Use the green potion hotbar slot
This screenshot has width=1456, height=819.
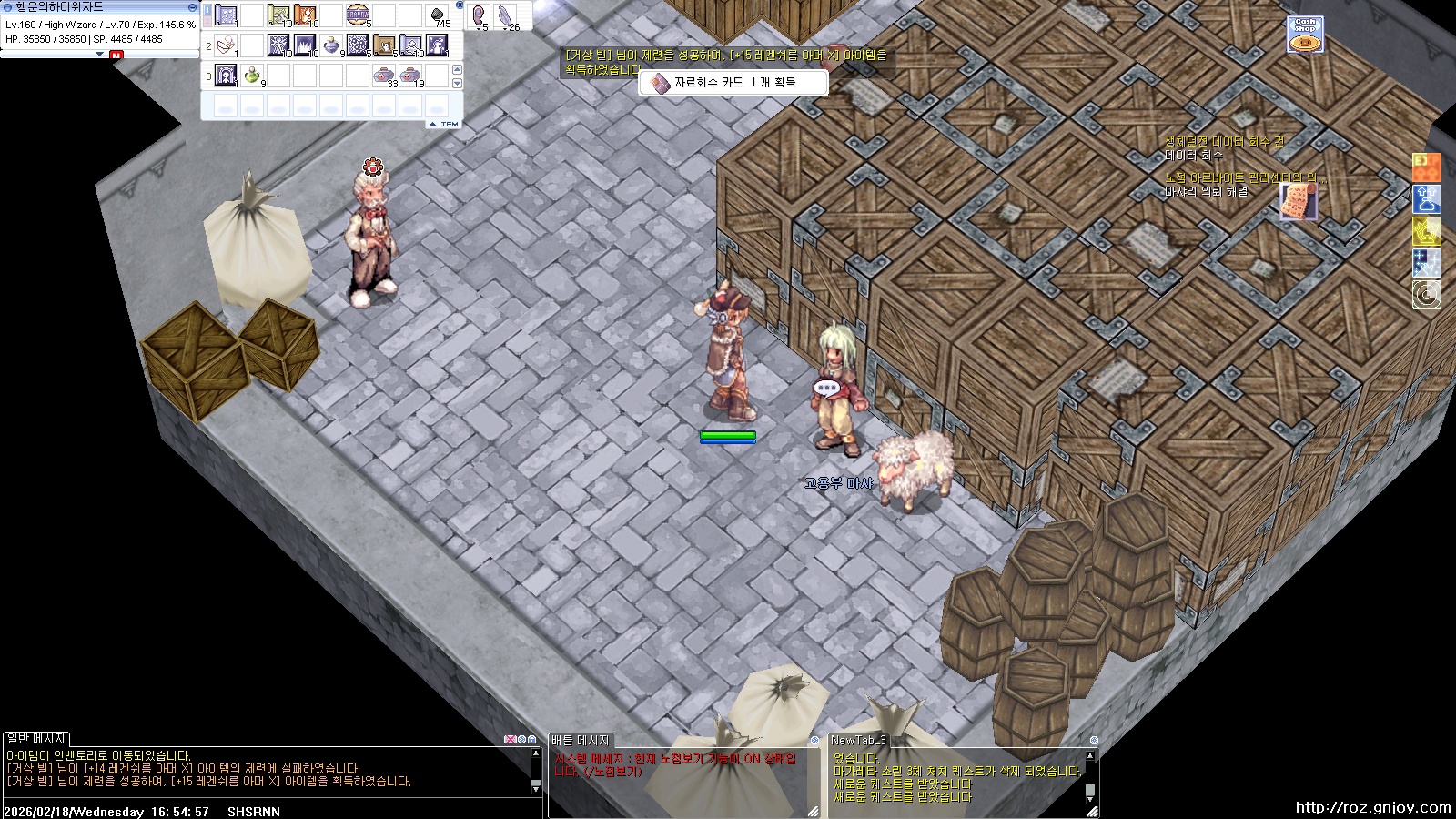[252, 76]
